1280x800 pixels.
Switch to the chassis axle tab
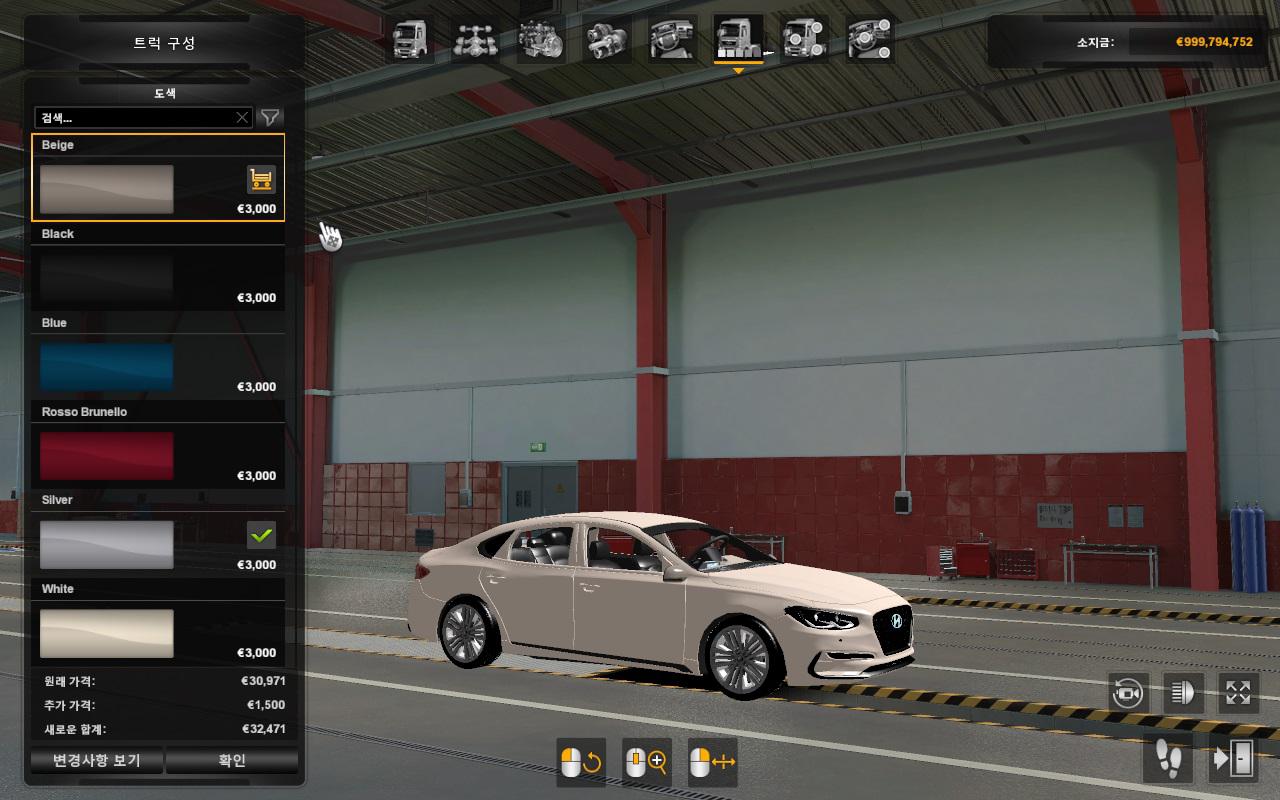point(475,41)
